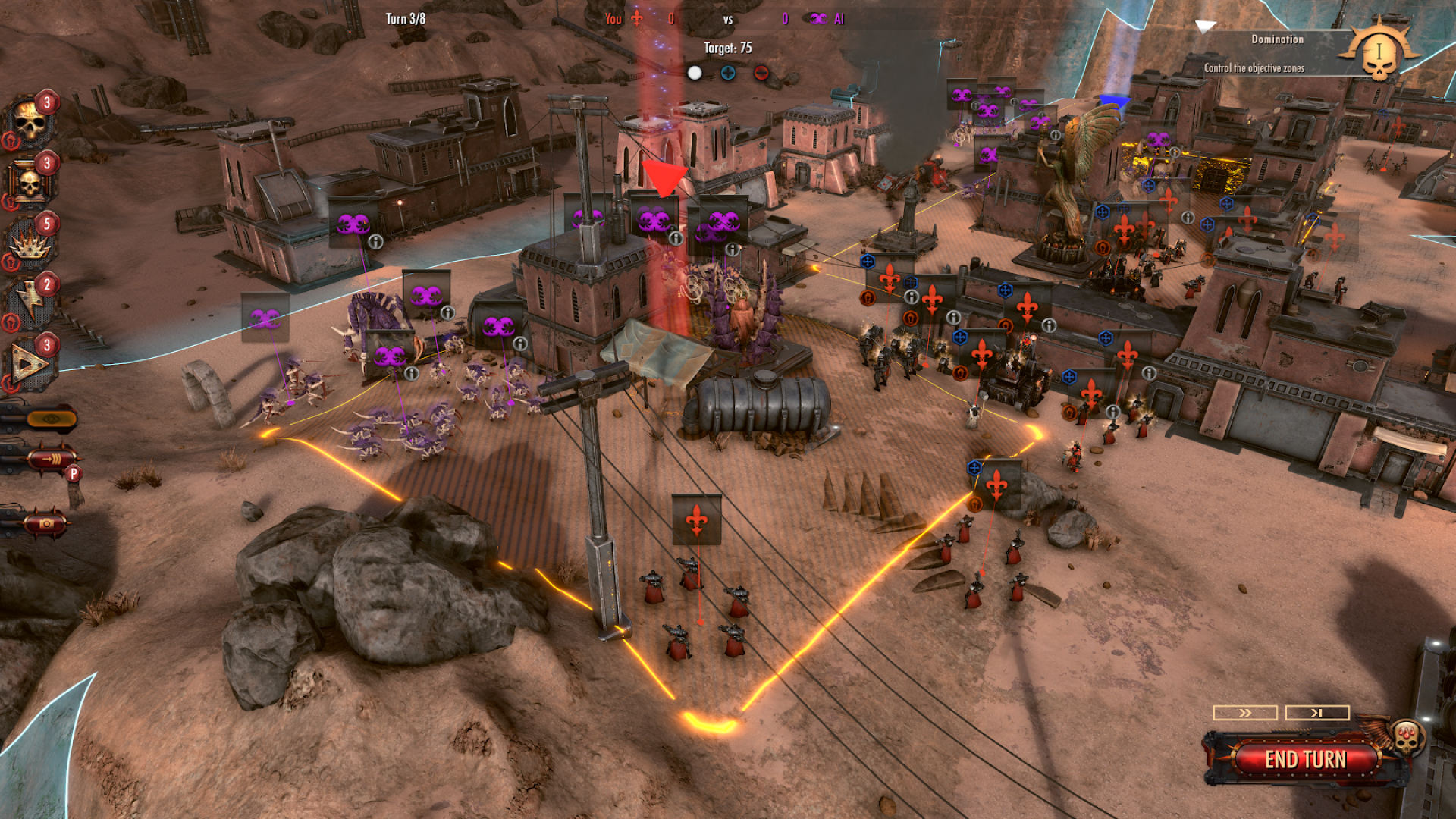Viewport: 1456px width, 819px height.
Task: Select the red minus objective marker
Action: click(x=761, y=73)
